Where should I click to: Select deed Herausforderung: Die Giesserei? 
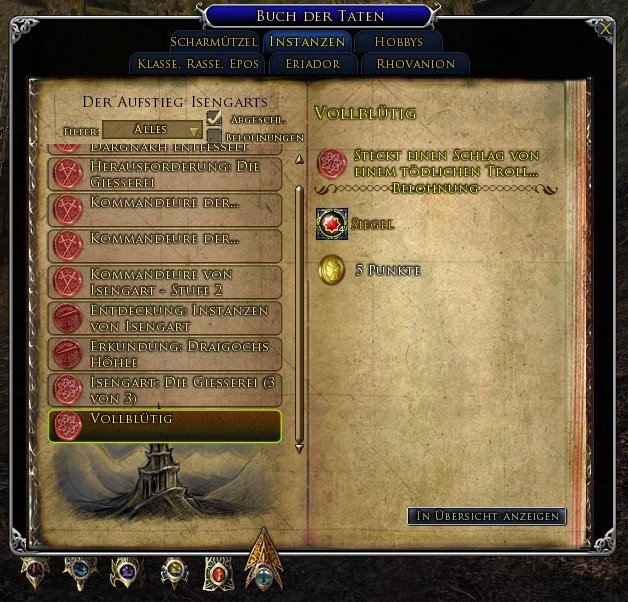point(164,172)
